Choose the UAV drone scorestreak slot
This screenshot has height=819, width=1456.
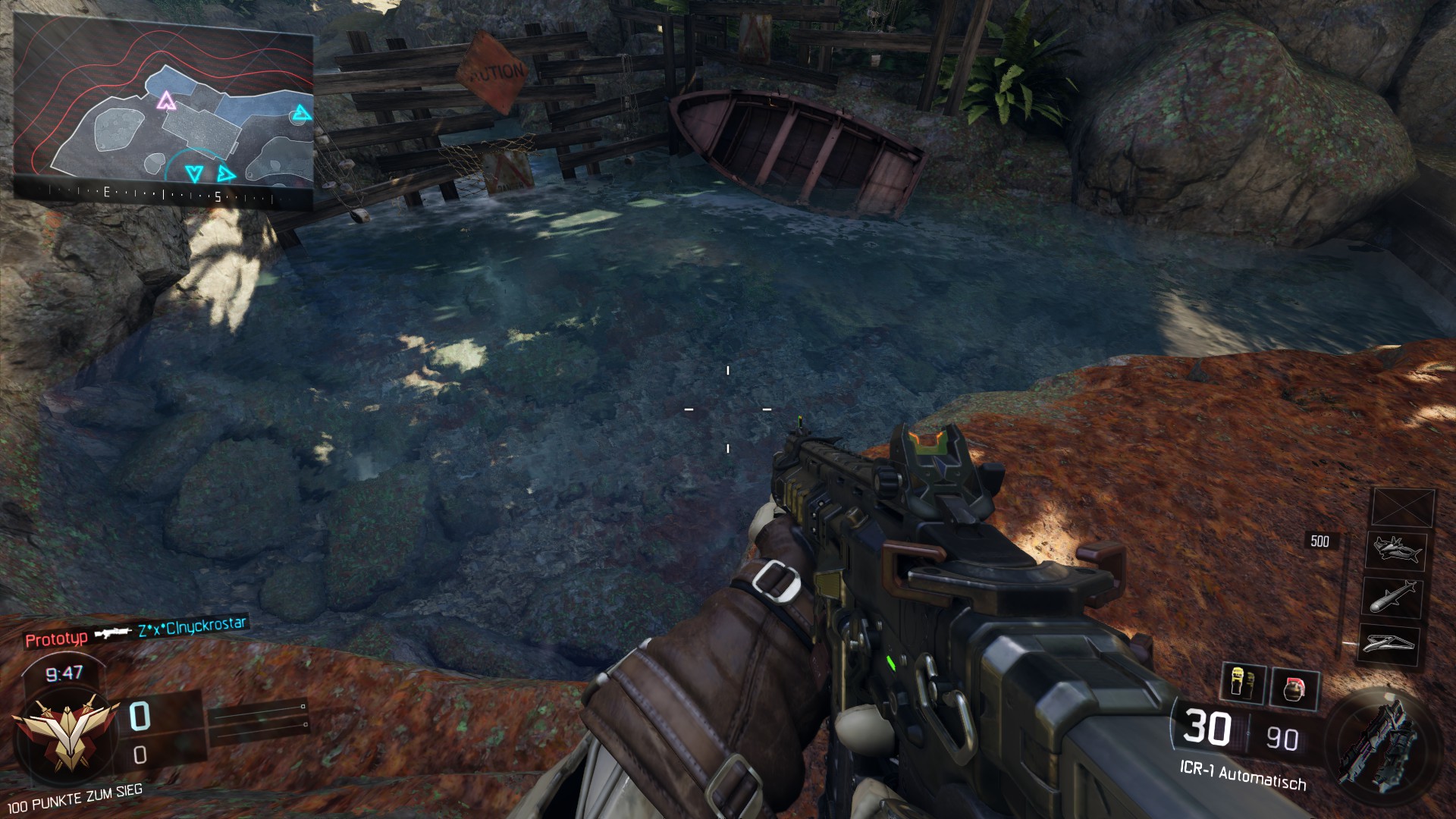1389,644
